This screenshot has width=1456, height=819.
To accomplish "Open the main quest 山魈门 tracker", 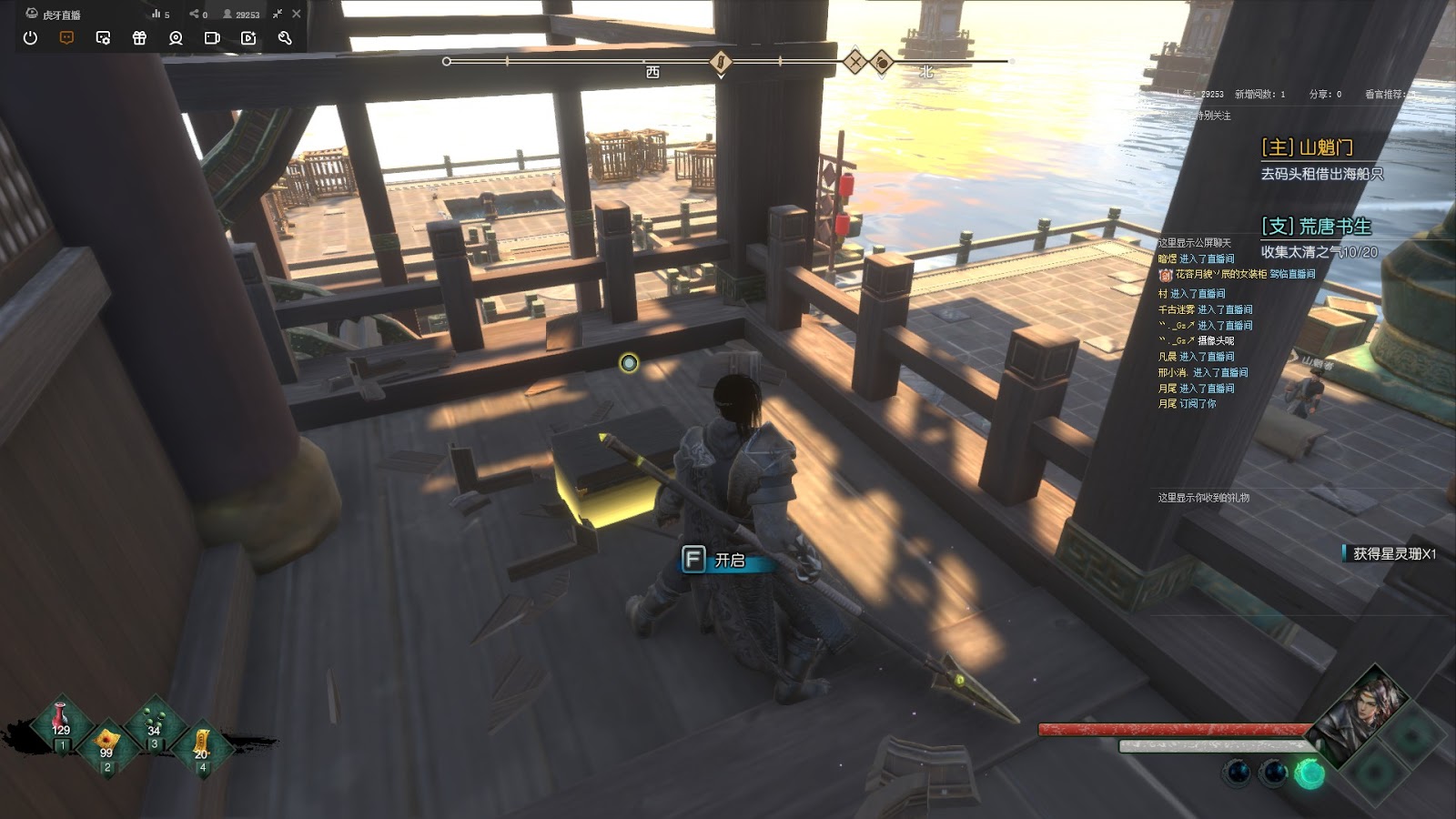I will point(1307,147).
